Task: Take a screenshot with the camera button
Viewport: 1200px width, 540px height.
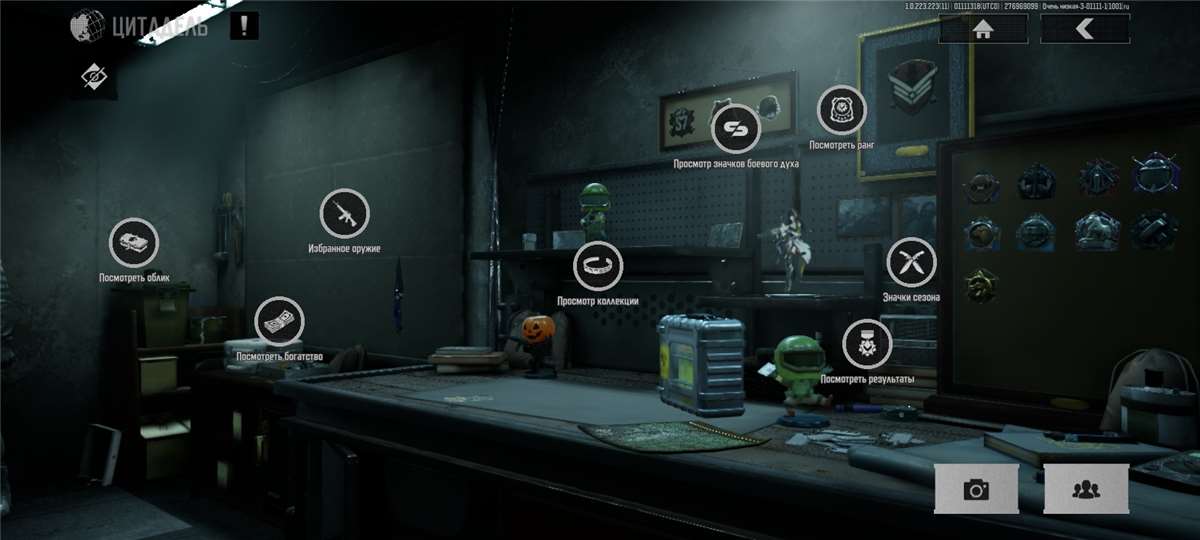Action: coord(976,489)
